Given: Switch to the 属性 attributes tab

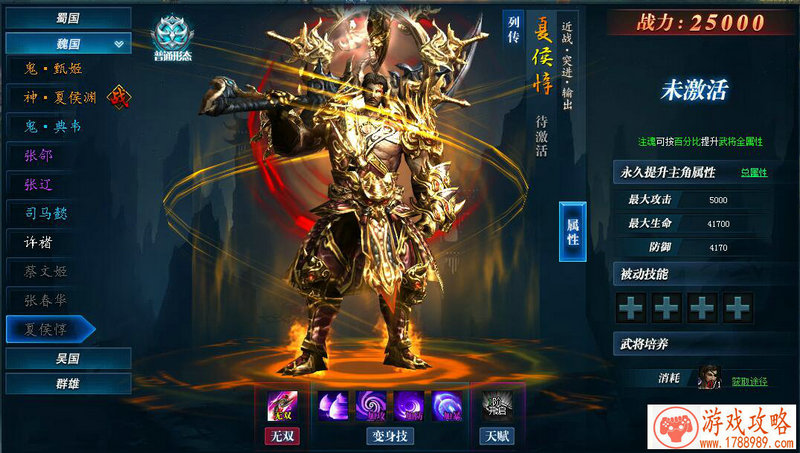Looking at the screenshot, I should 573,231.
